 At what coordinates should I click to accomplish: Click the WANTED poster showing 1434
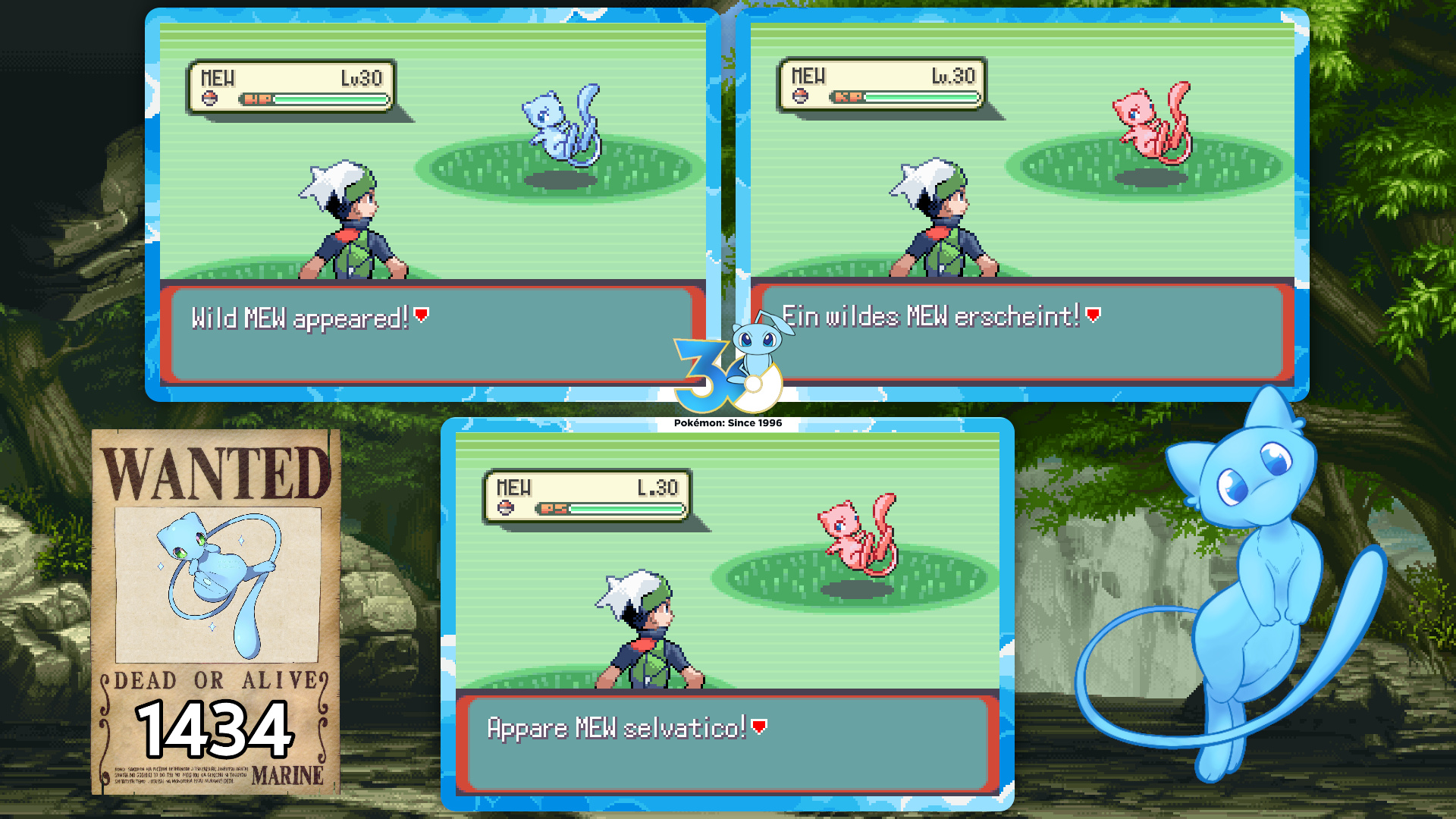[216, 611]
